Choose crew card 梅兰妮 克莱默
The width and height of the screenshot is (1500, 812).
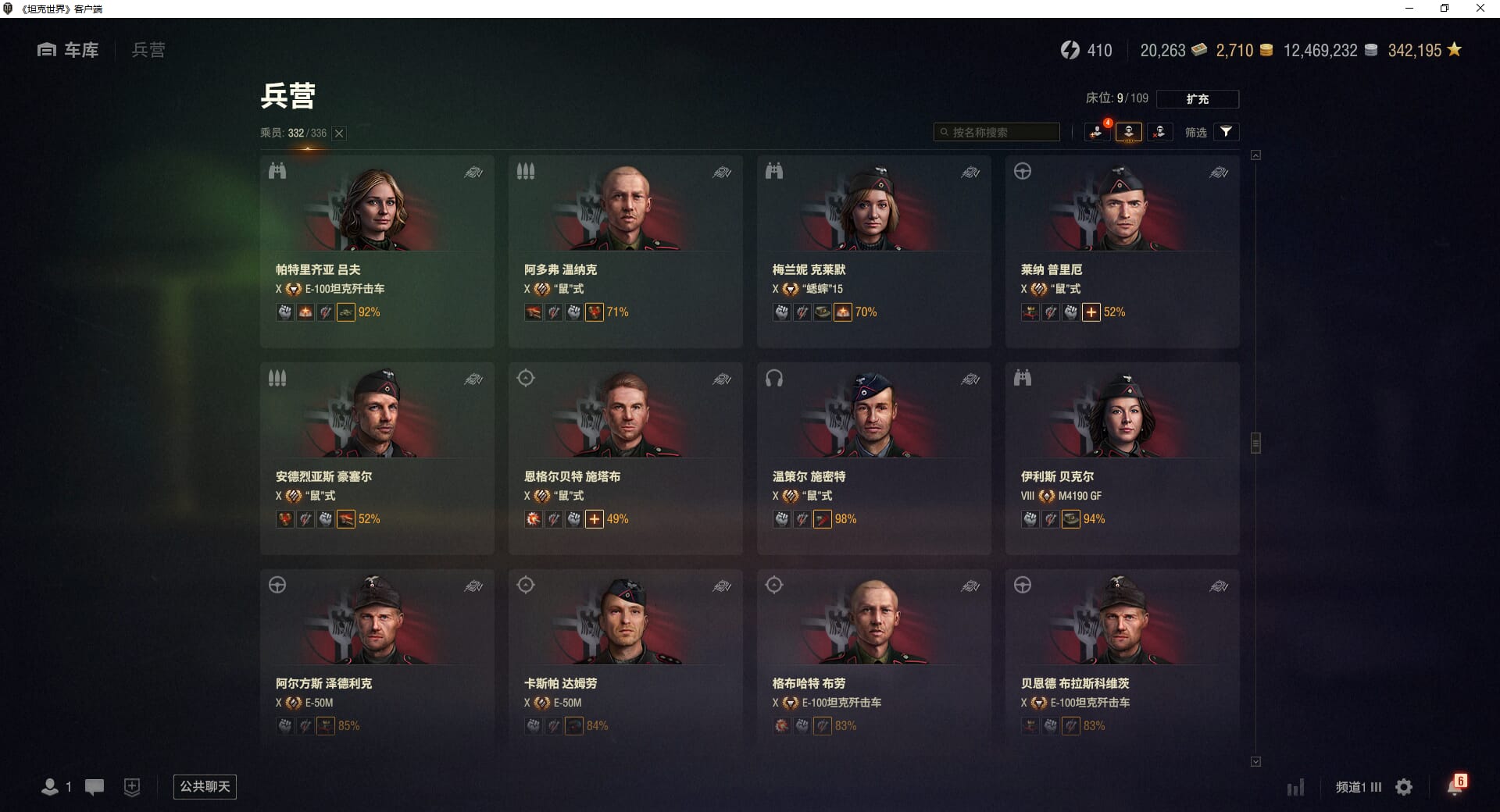[x=873, y=250]
